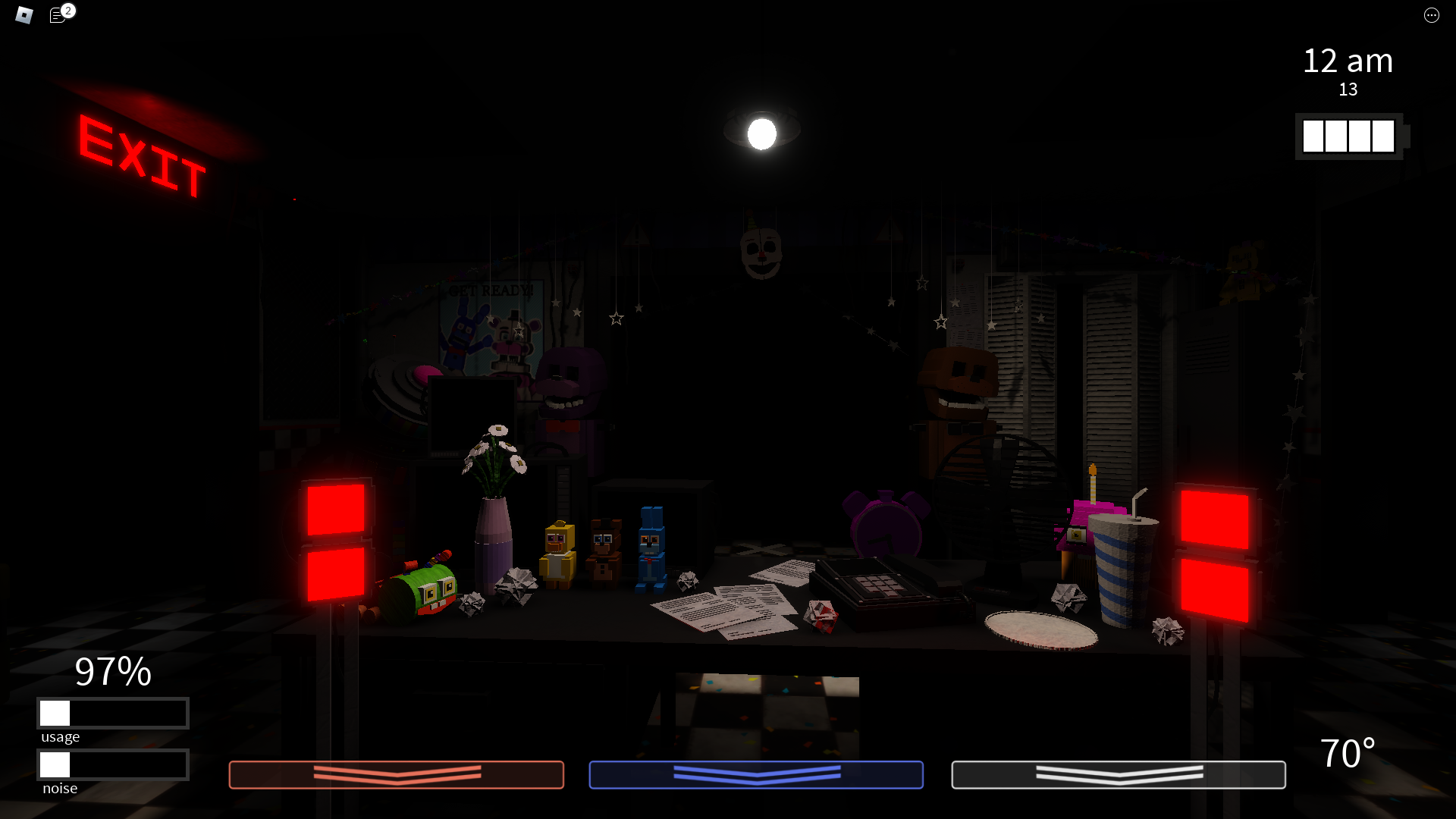
Task: Click the 12 am clock display
Action: coord(1348,61)
